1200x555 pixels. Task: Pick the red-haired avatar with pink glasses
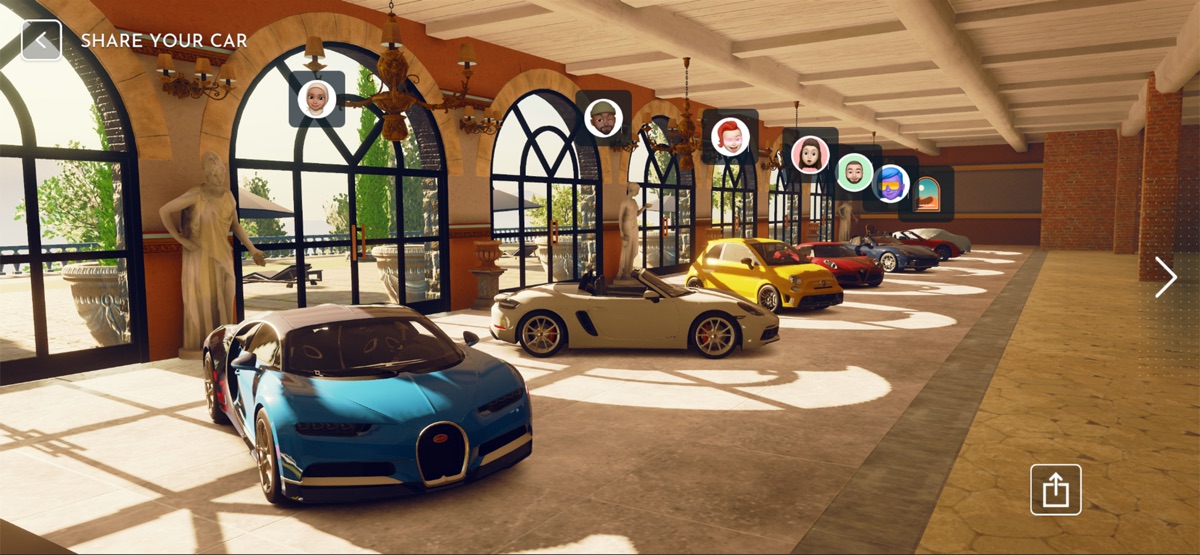click(730, 137)
